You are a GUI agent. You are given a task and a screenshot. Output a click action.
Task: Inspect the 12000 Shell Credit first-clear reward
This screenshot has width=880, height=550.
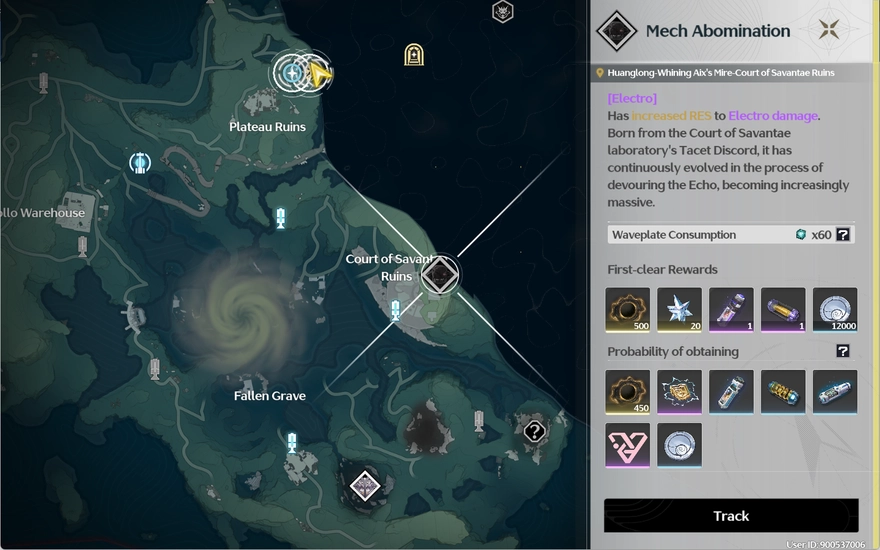(x=835, y=310)
